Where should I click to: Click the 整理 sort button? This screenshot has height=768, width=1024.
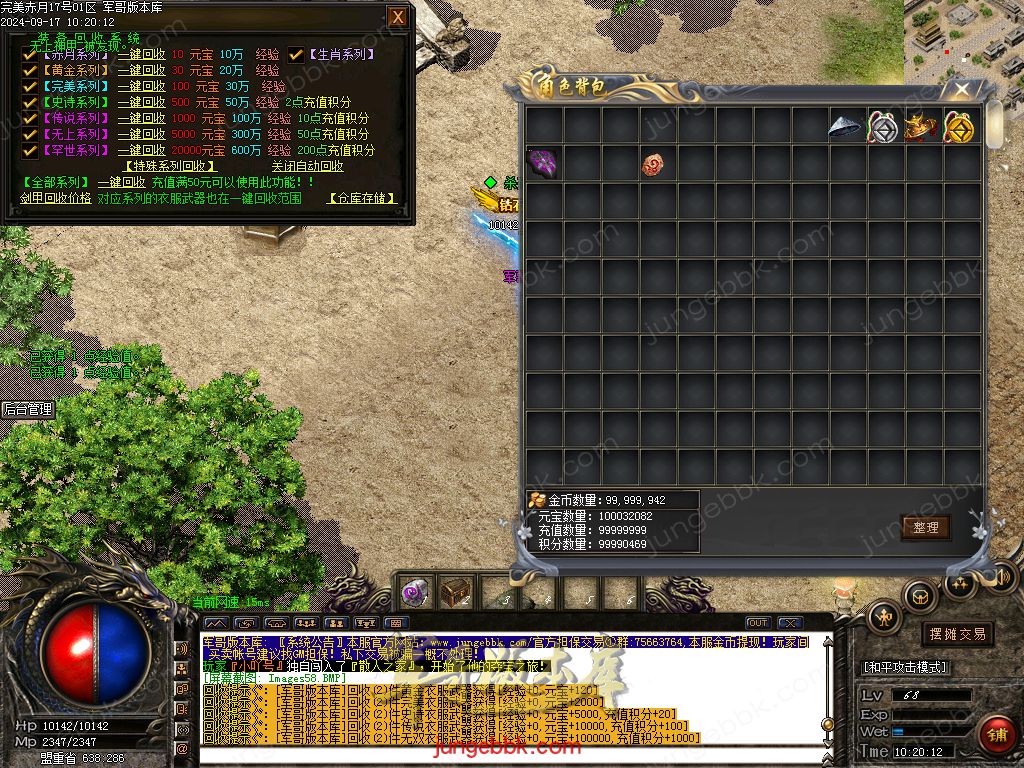925,527
